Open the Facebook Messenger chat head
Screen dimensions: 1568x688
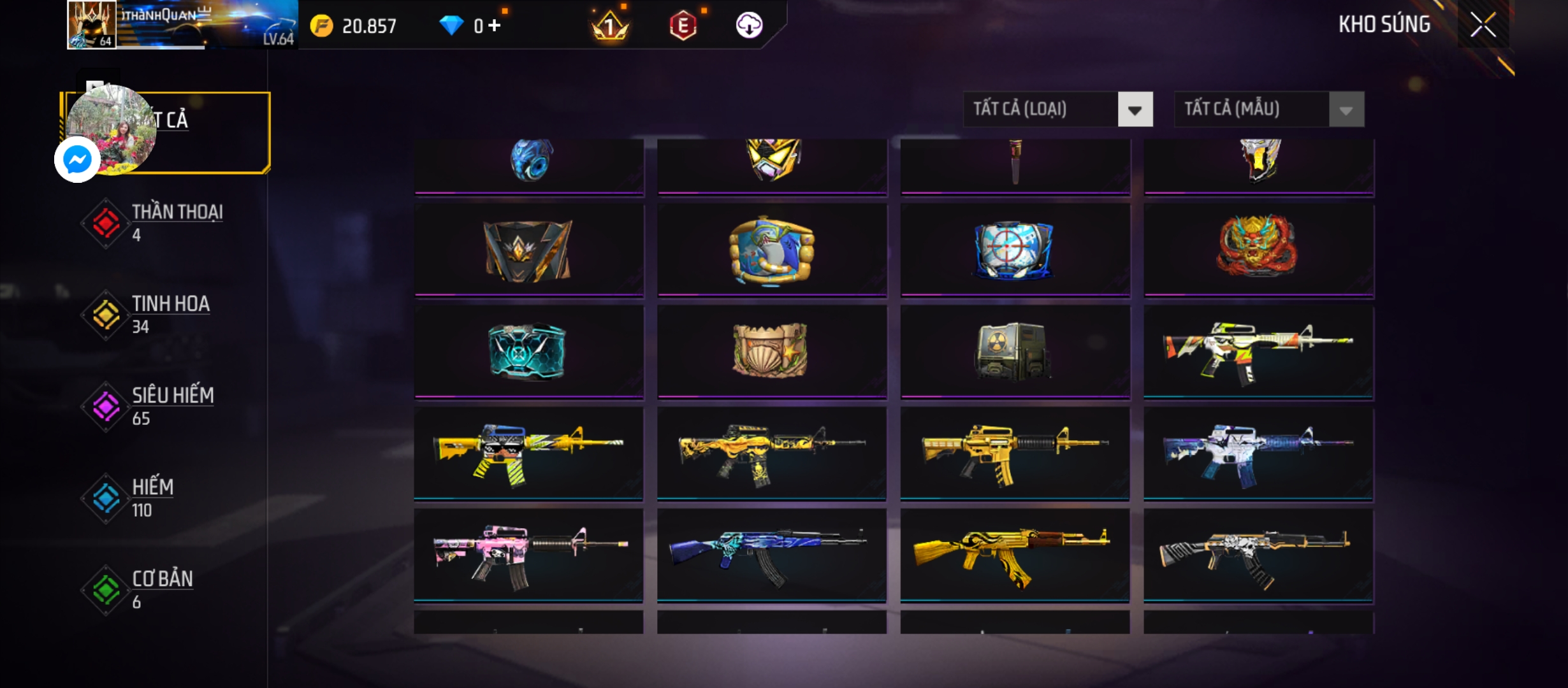coord(78,159)
